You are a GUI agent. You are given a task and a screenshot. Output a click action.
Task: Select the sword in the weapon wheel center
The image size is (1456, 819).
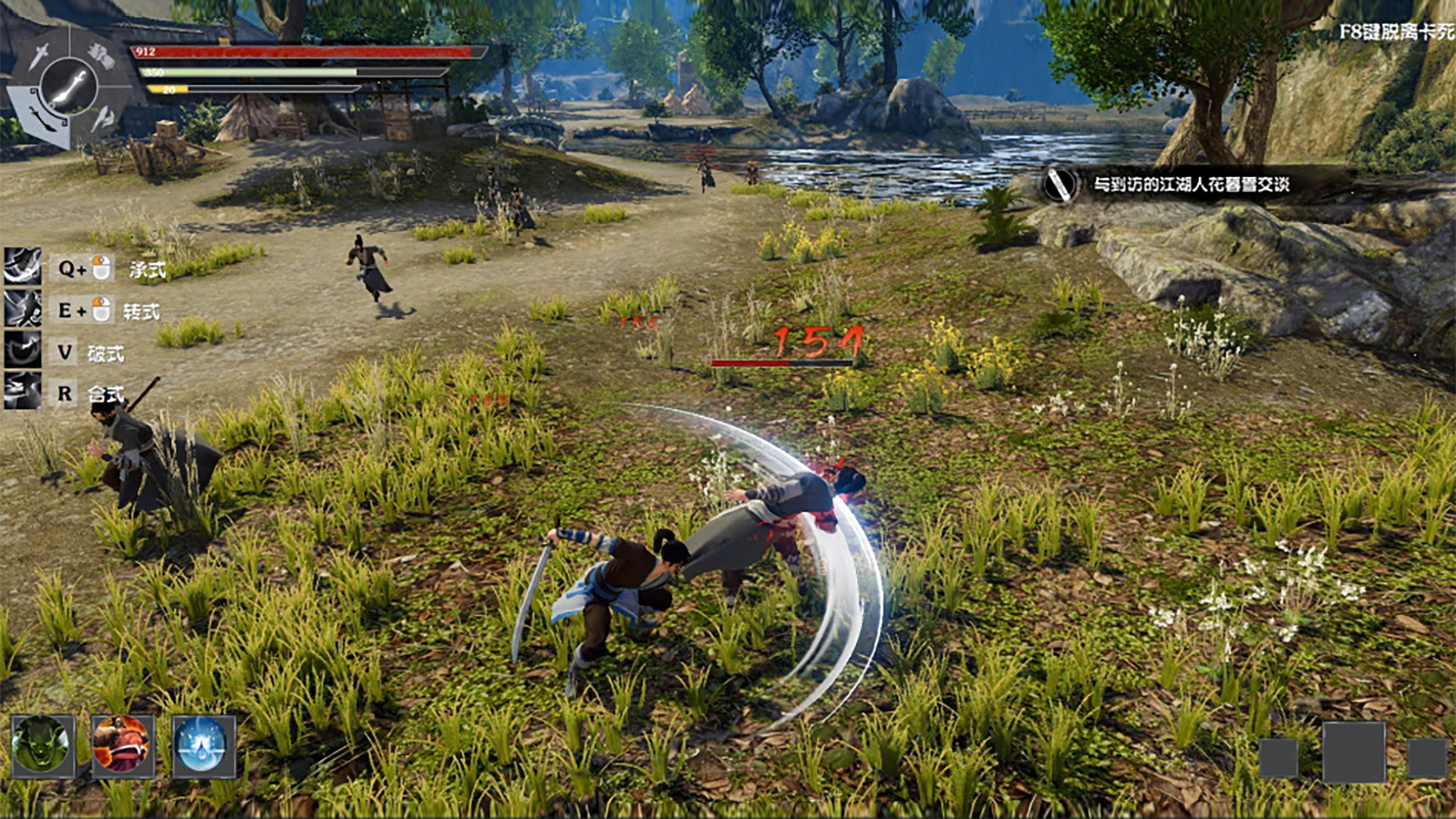pyautogui.click(x=68, y=85)
